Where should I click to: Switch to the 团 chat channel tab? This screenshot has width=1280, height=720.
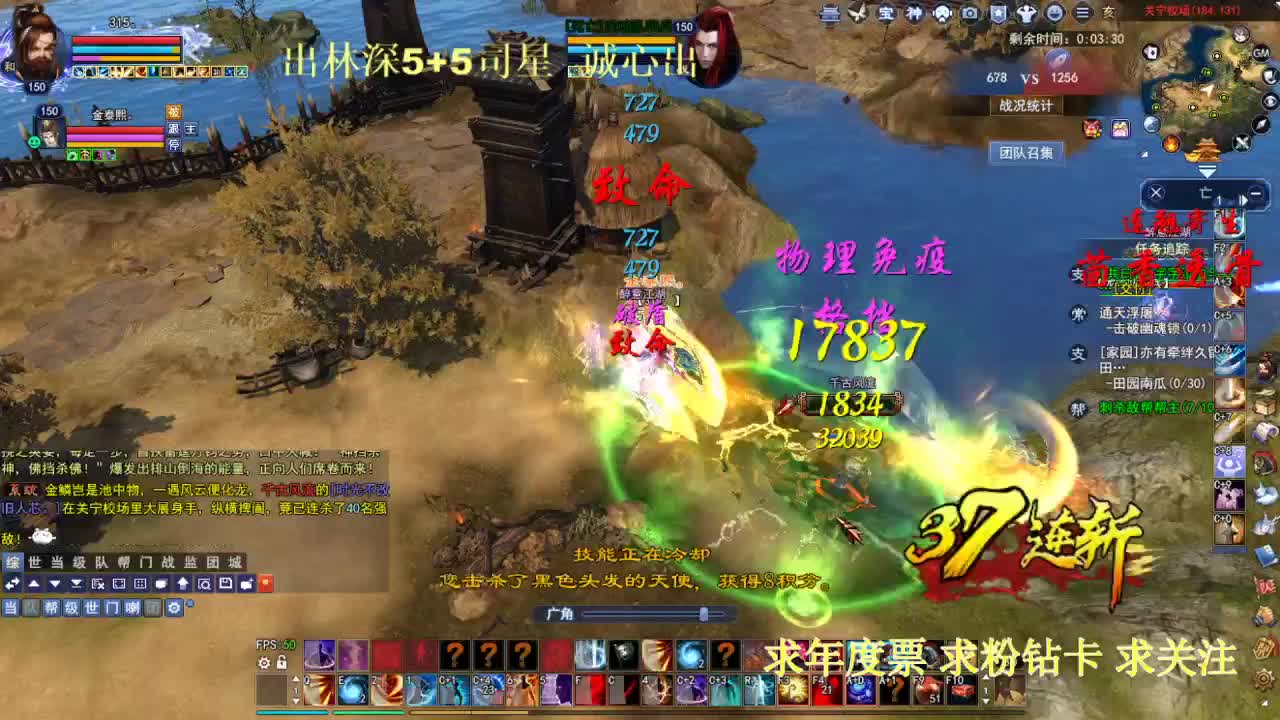click(215, 561)
